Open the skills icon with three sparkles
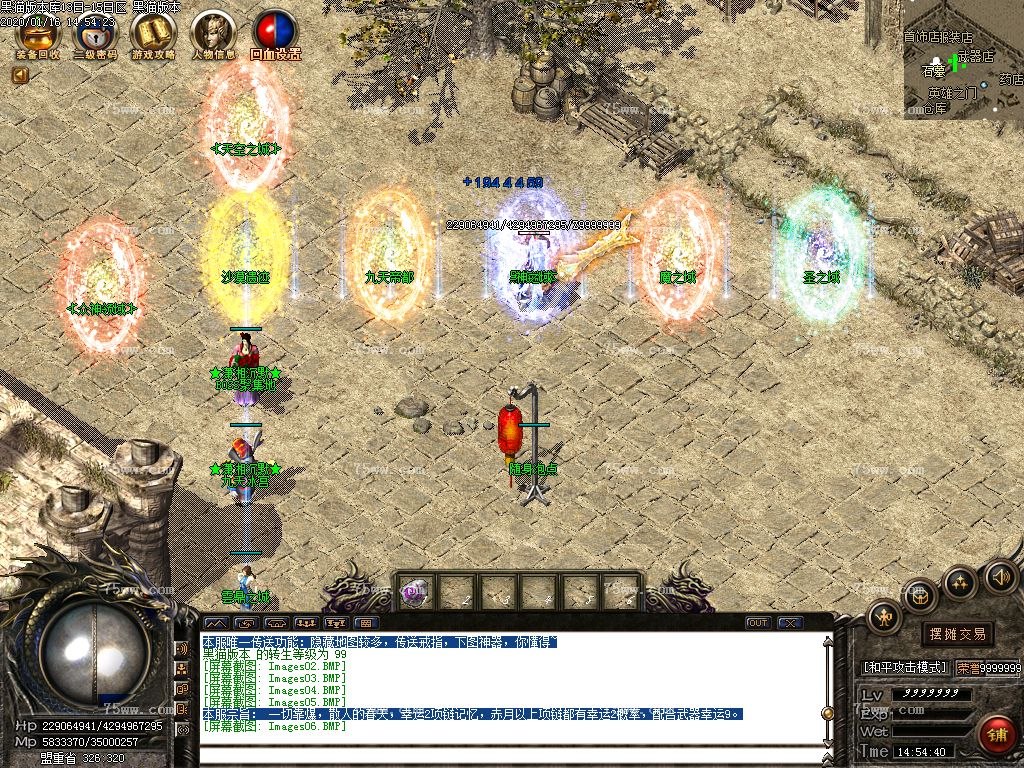The image size is (1024, 768). (960, 583)
